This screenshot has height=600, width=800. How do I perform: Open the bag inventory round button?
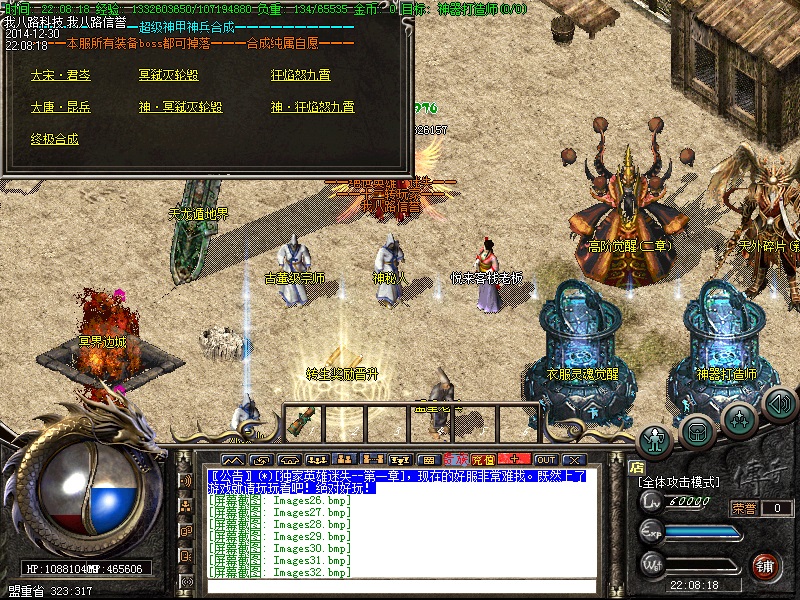(x=697, y=429)
